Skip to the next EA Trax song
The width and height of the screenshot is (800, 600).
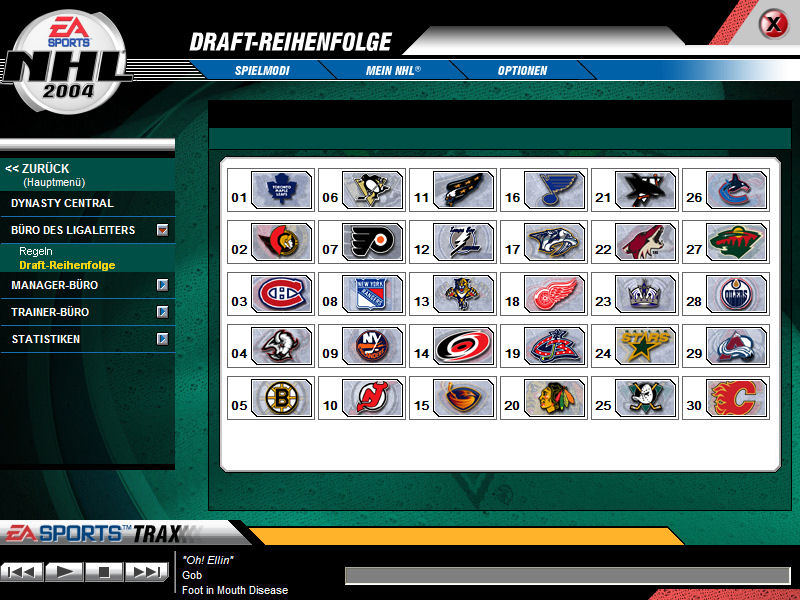(146, 572)
